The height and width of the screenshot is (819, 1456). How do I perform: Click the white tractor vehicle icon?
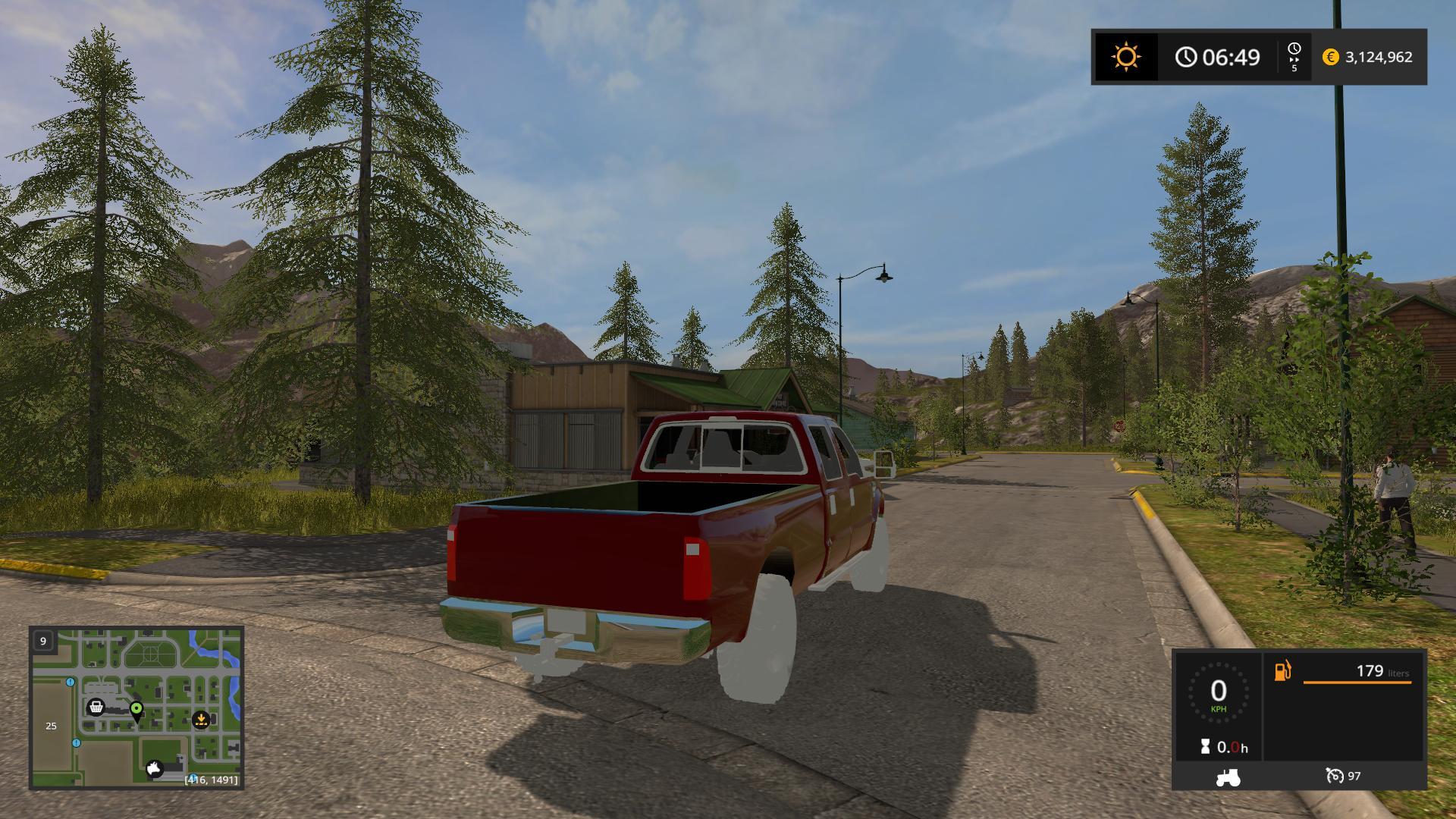pos(1227,777)
